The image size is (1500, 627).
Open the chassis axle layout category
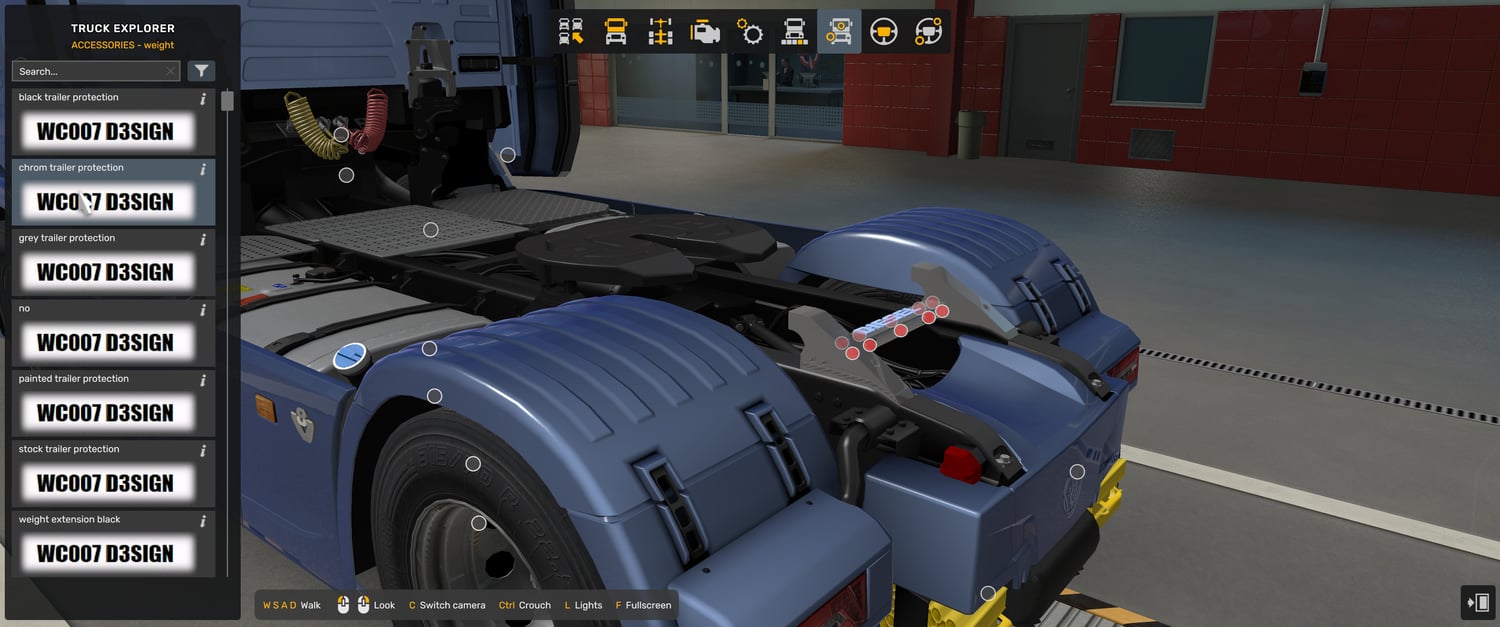point(660,32)
